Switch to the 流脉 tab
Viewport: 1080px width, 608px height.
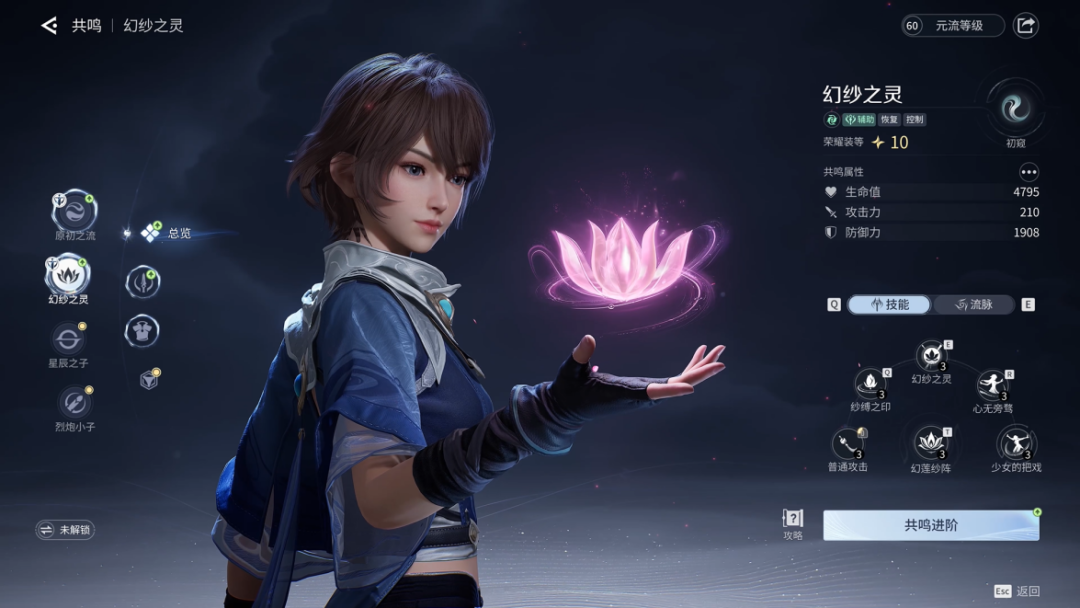974,305
